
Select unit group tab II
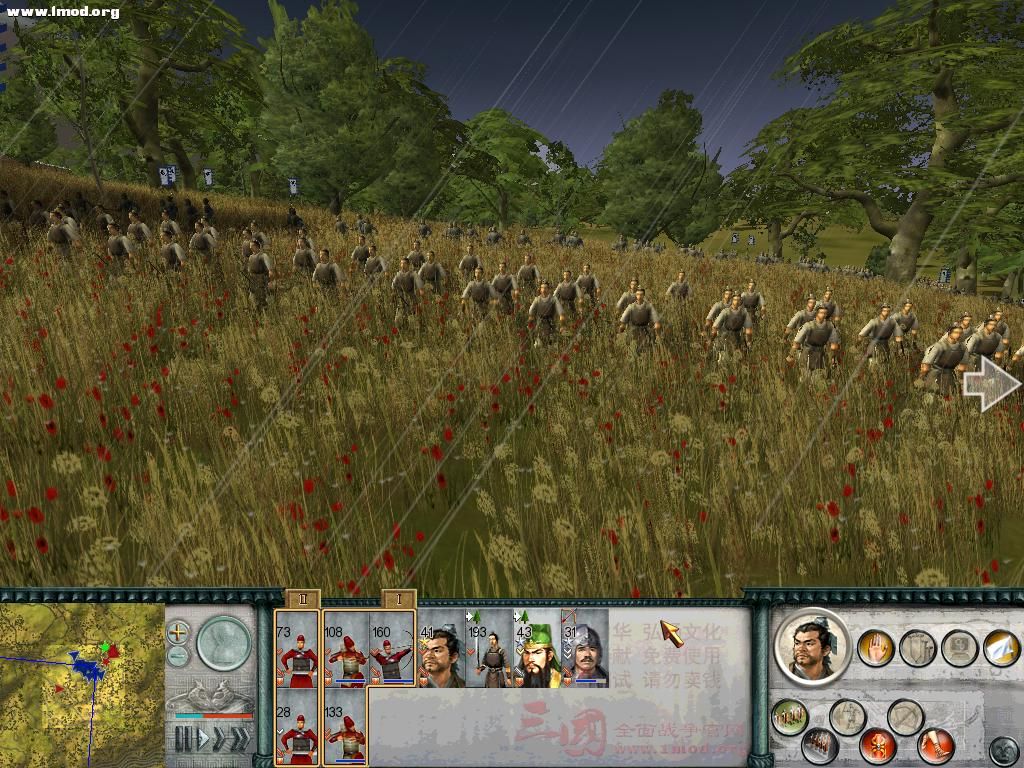[x=302, y=599]
